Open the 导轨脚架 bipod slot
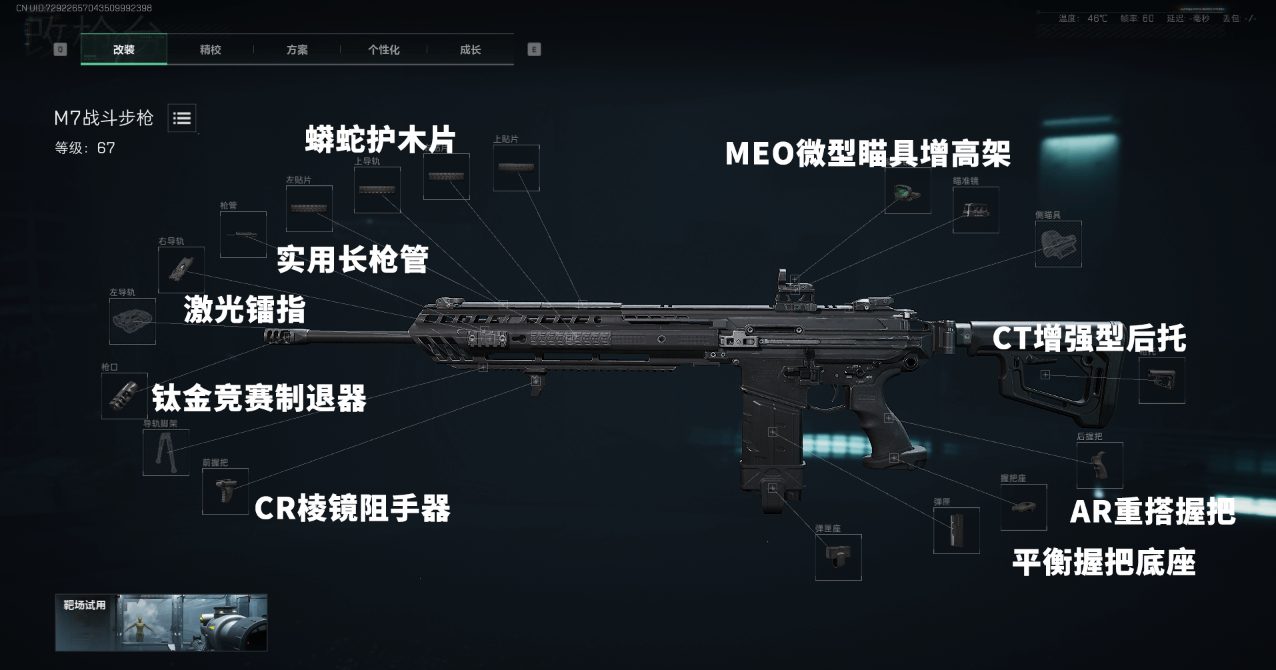 click(x=166, y=451)
